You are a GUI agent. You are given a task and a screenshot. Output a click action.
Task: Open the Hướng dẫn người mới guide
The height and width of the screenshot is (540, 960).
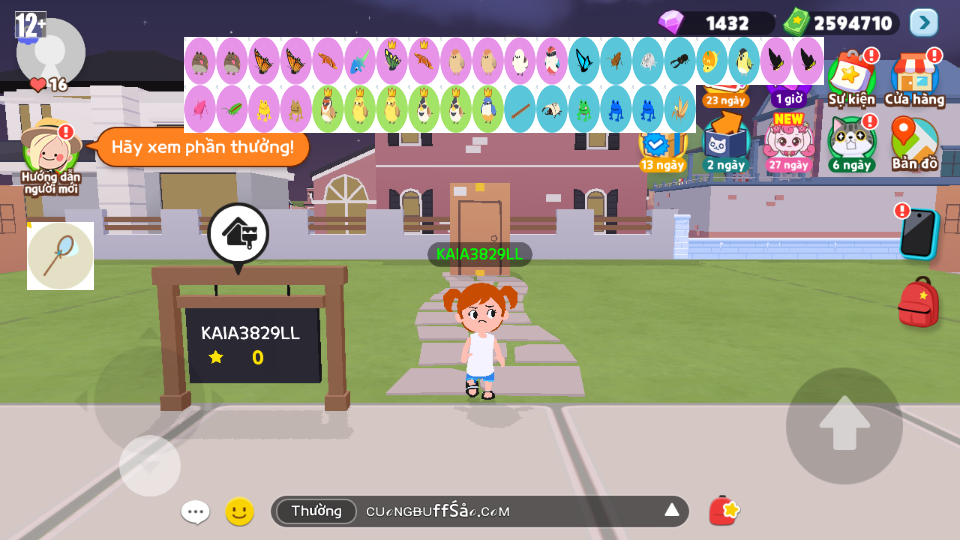(x=50, y=157)
